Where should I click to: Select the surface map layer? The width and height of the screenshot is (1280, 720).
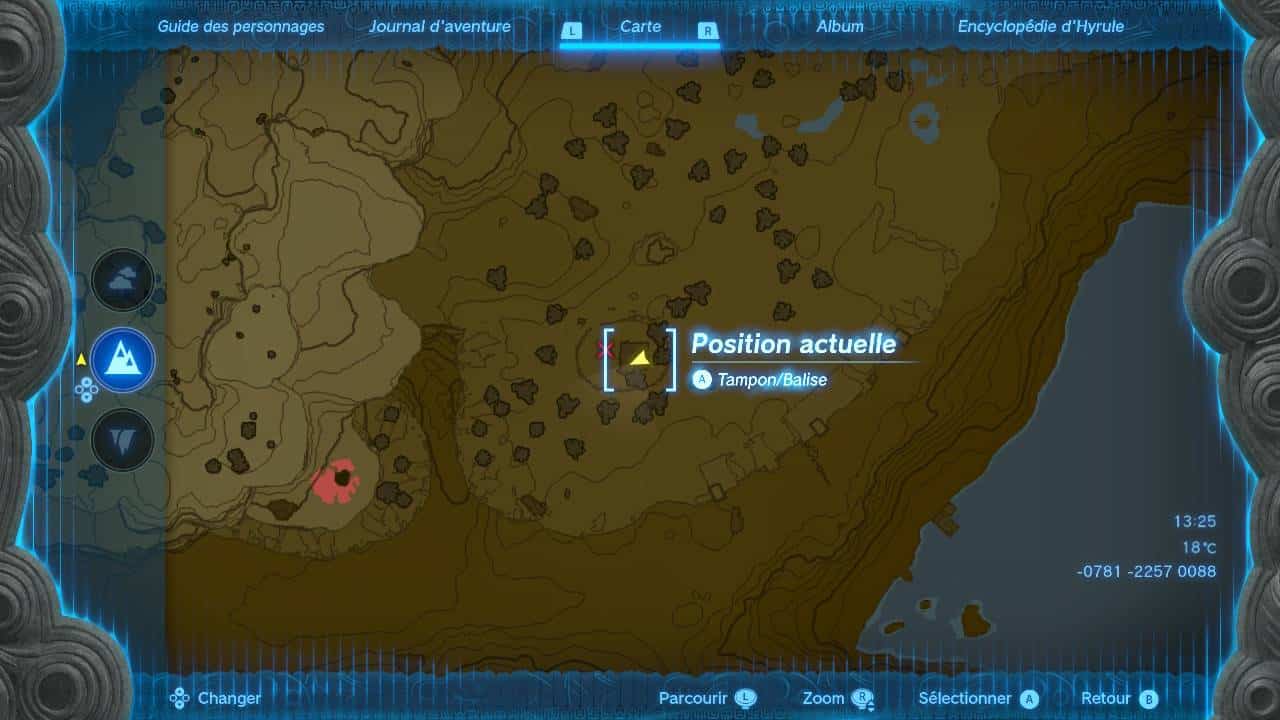(123, 359)
